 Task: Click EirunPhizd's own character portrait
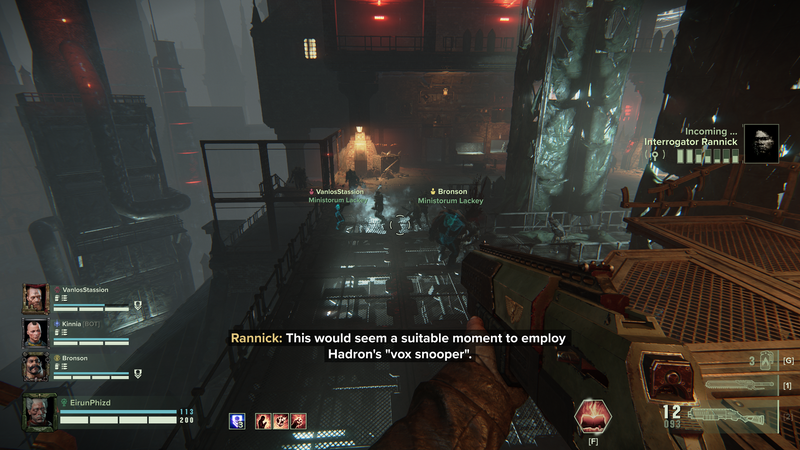click(x=38, y=412)
